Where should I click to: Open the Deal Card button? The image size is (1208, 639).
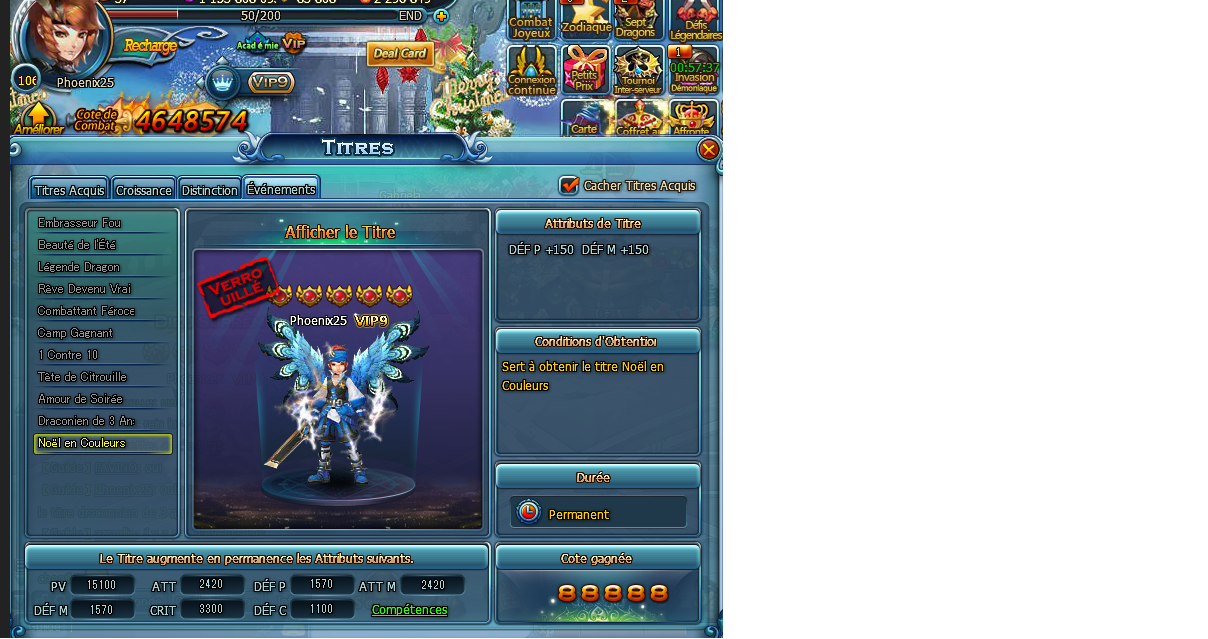pos(400,53)
